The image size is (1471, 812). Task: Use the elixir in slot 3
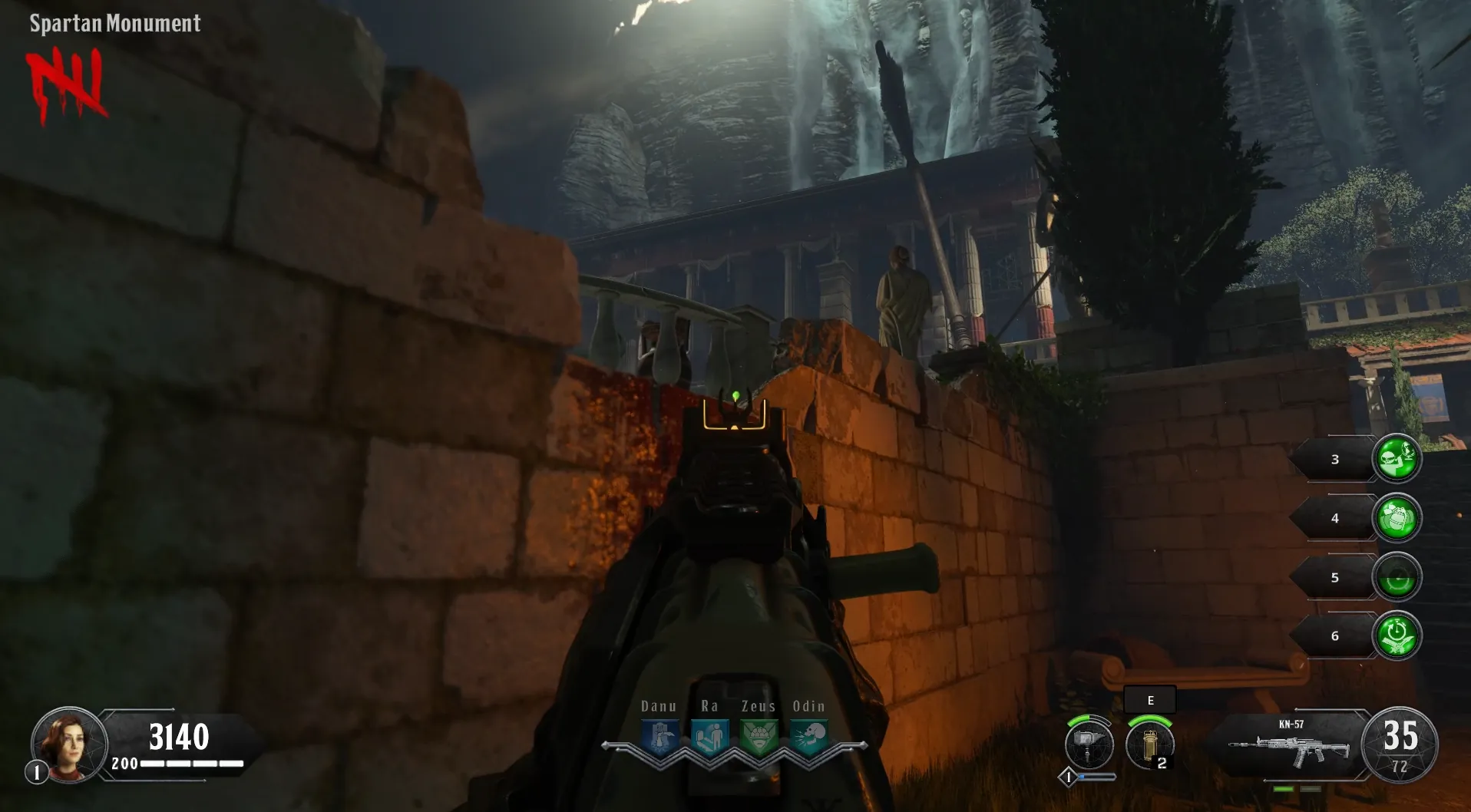(x=1397, y=459)
